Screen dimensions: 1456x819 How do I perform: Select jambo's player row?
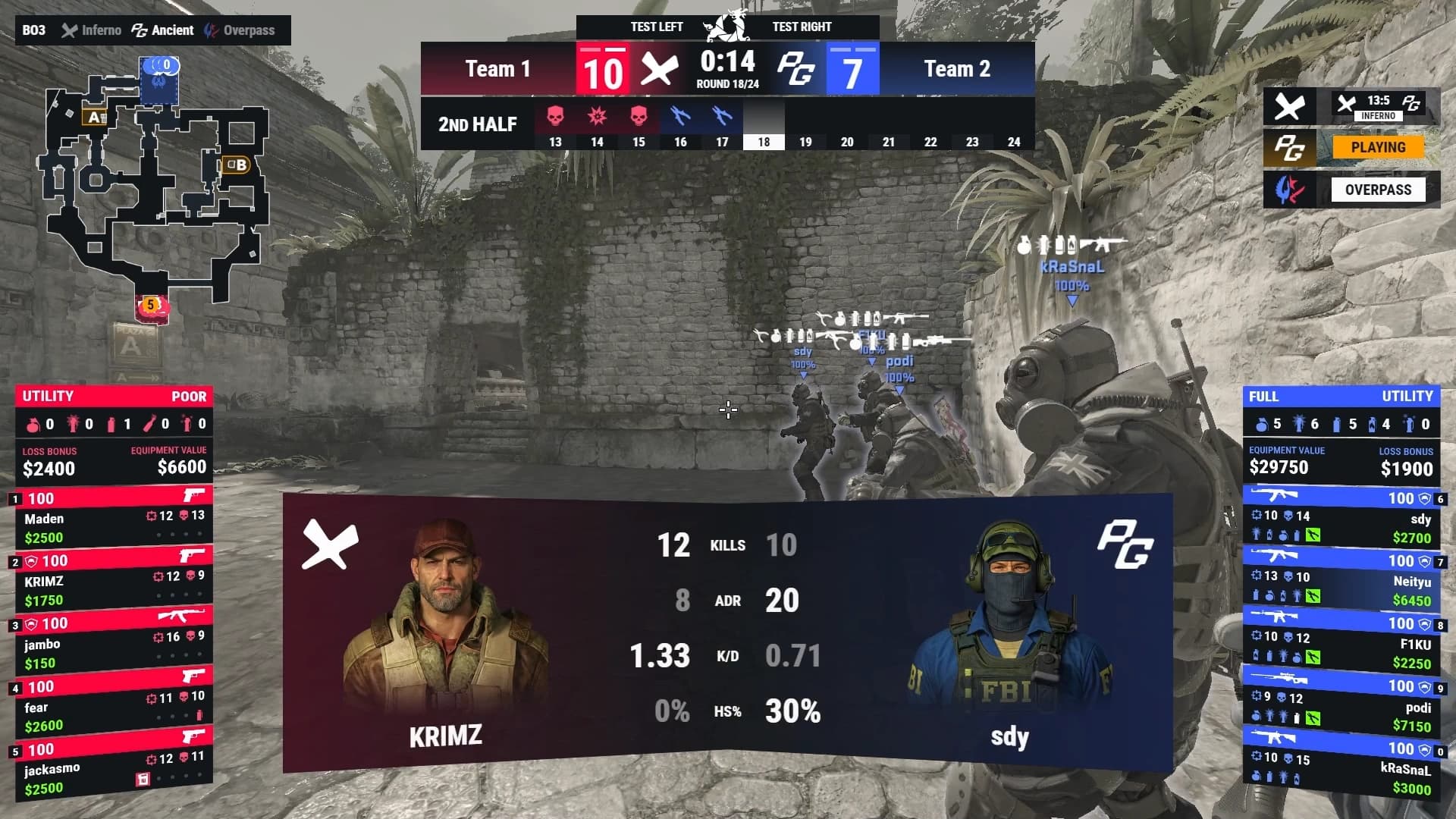click(114, 645)
